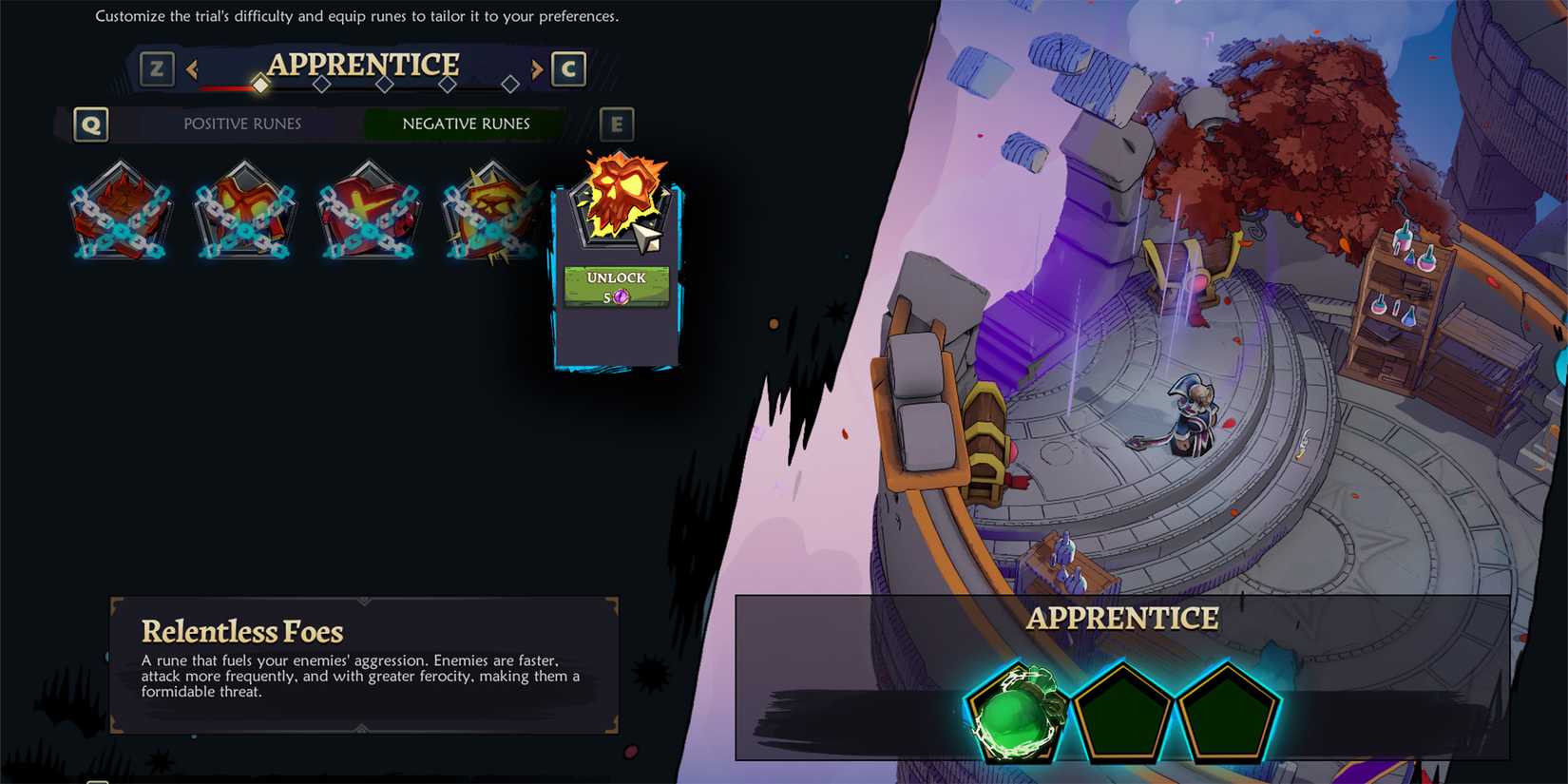
Task: Select the chained golden shield rune icon
Action: coord(492,212)
